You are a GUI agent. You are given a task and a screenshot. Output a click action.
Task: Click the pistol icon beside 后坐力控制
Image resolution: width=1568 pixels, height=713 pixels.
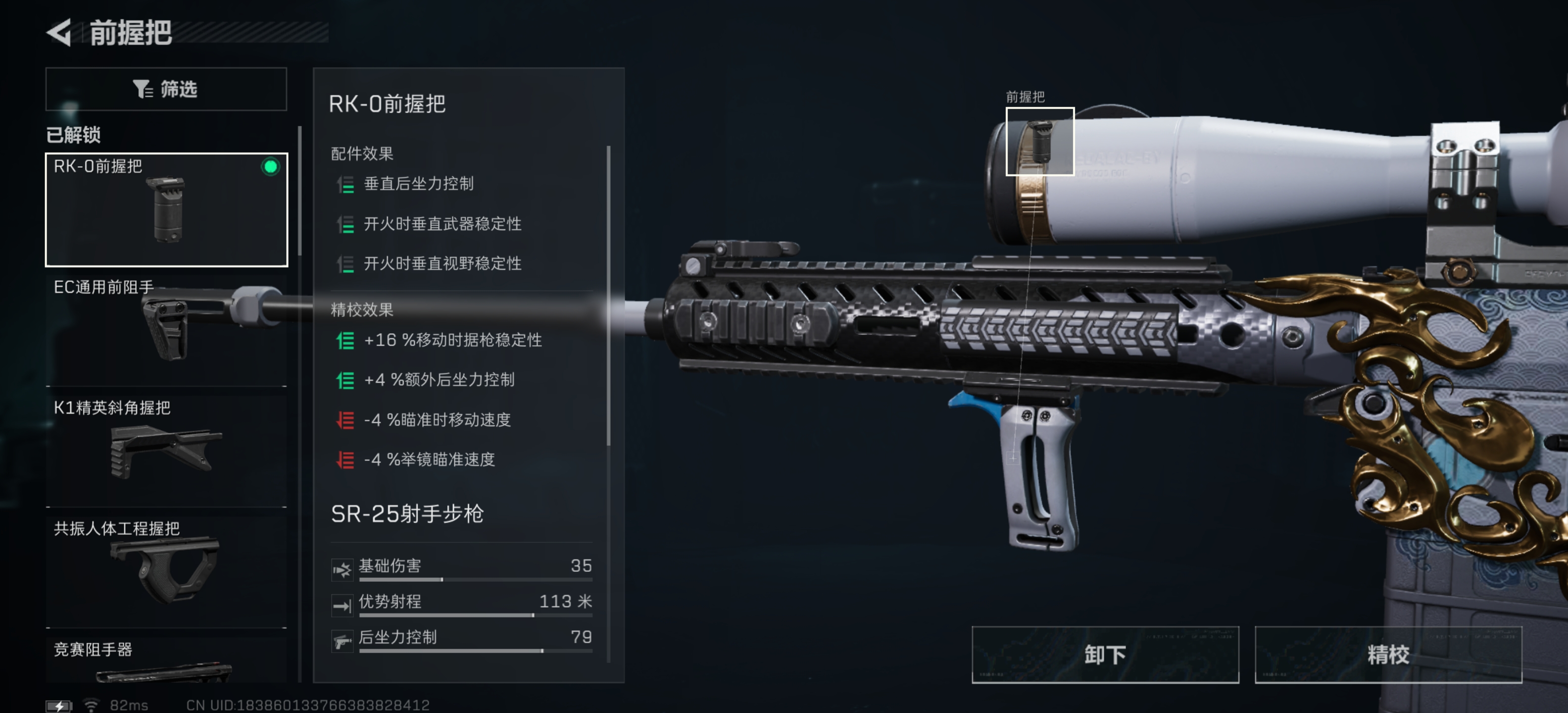tap(343, 641)
